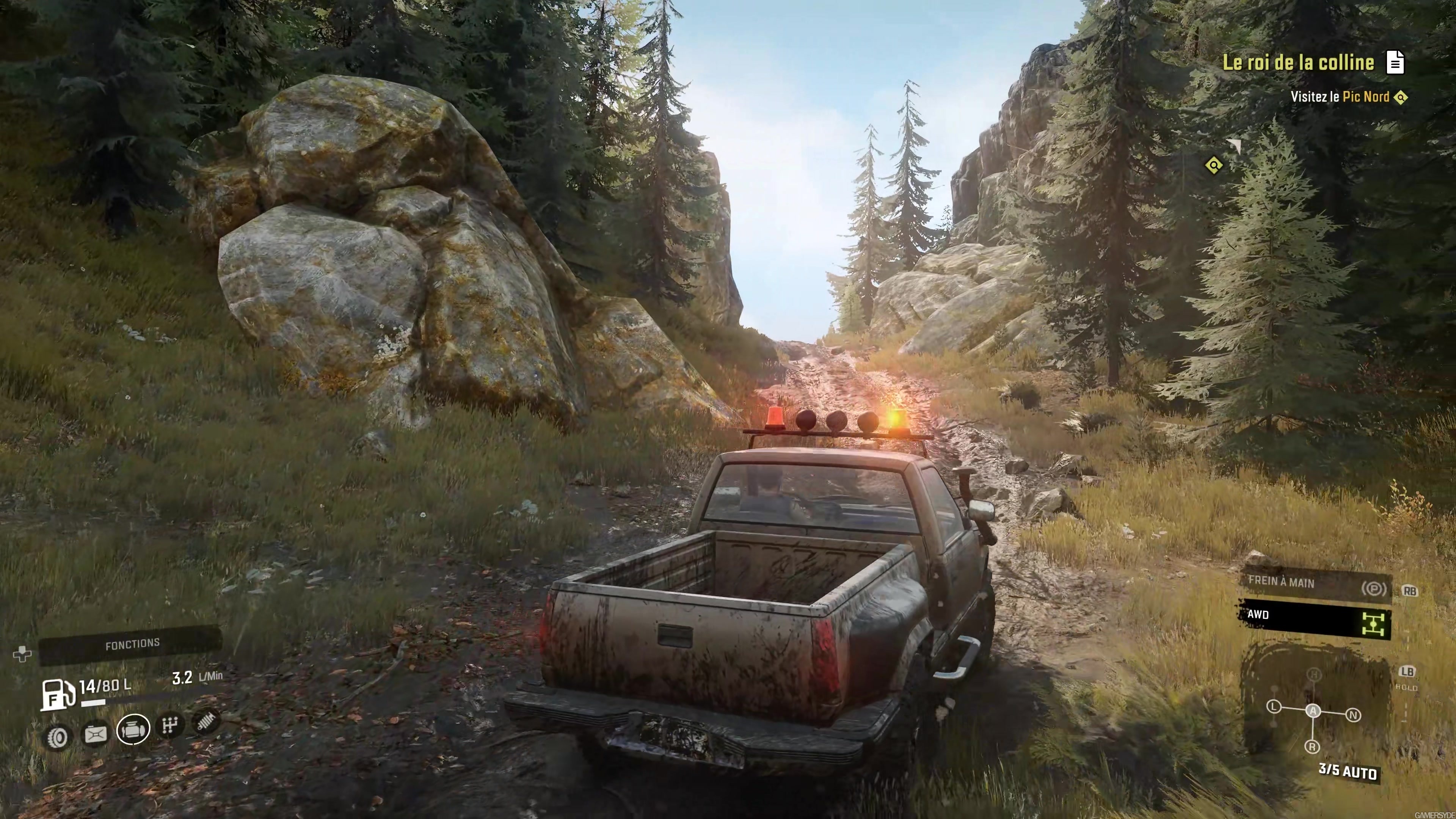Select the "Le roi de la colline" mission title
1456x819 pixels.
(1298, 62)
